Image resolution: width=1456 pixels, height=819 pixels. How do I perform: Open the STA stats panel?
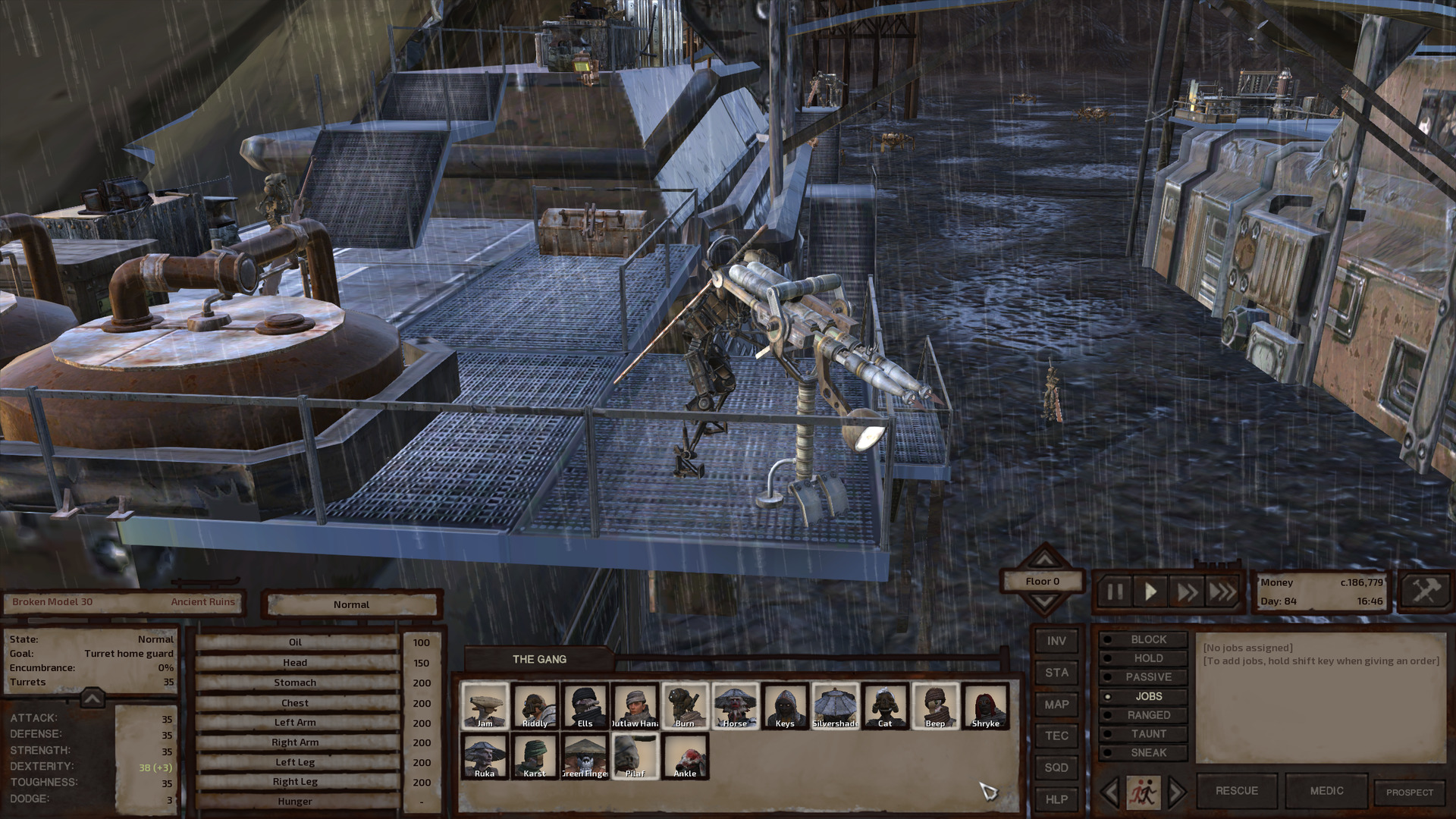coord(1056,673)
